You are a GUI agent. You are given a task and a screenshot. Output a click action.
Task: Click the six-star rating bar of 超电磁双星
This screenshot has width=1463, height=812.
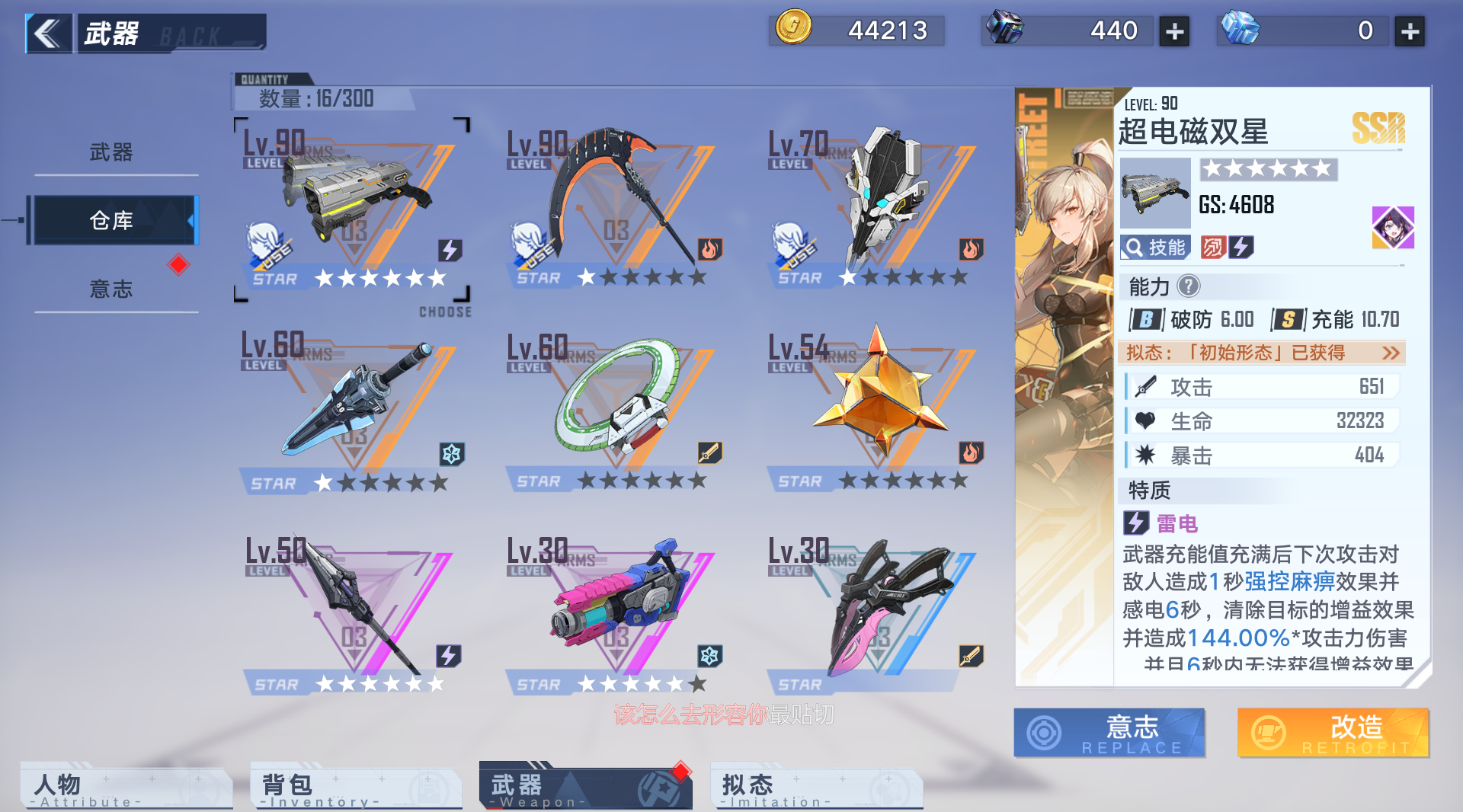[x=1267, y=169]
